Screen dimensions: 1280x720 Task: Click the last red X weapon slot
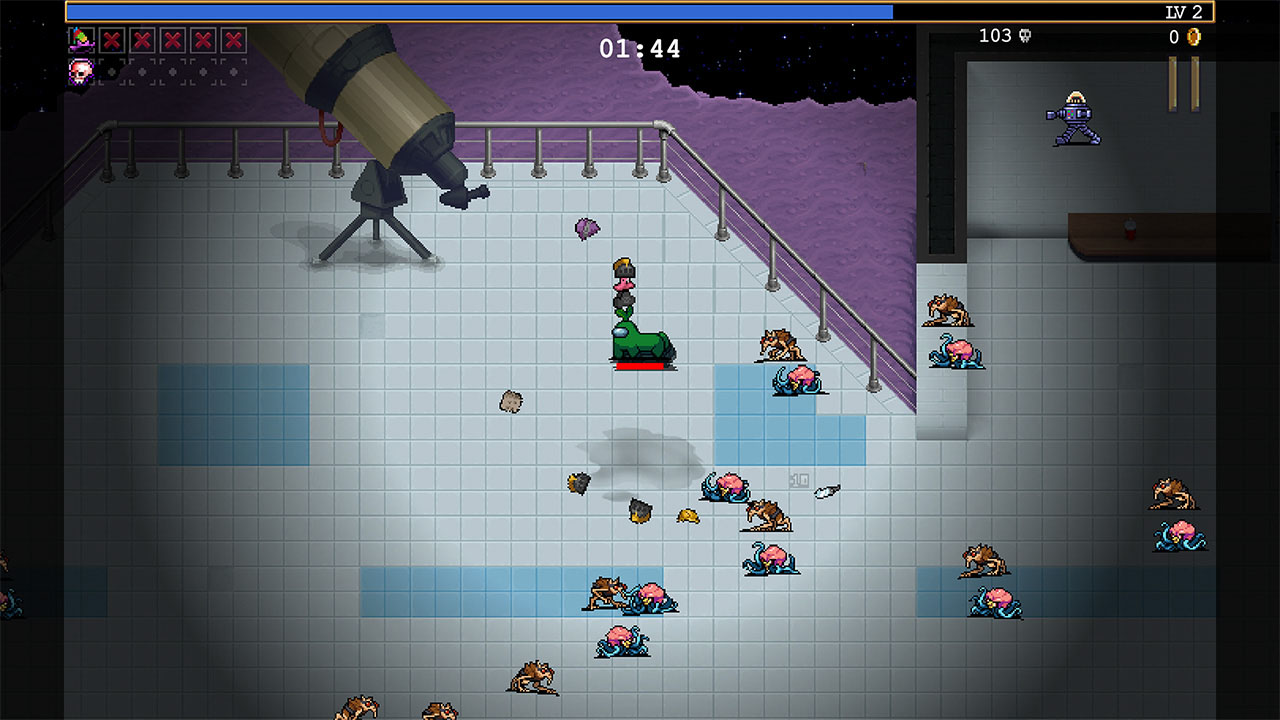[232, 41]
